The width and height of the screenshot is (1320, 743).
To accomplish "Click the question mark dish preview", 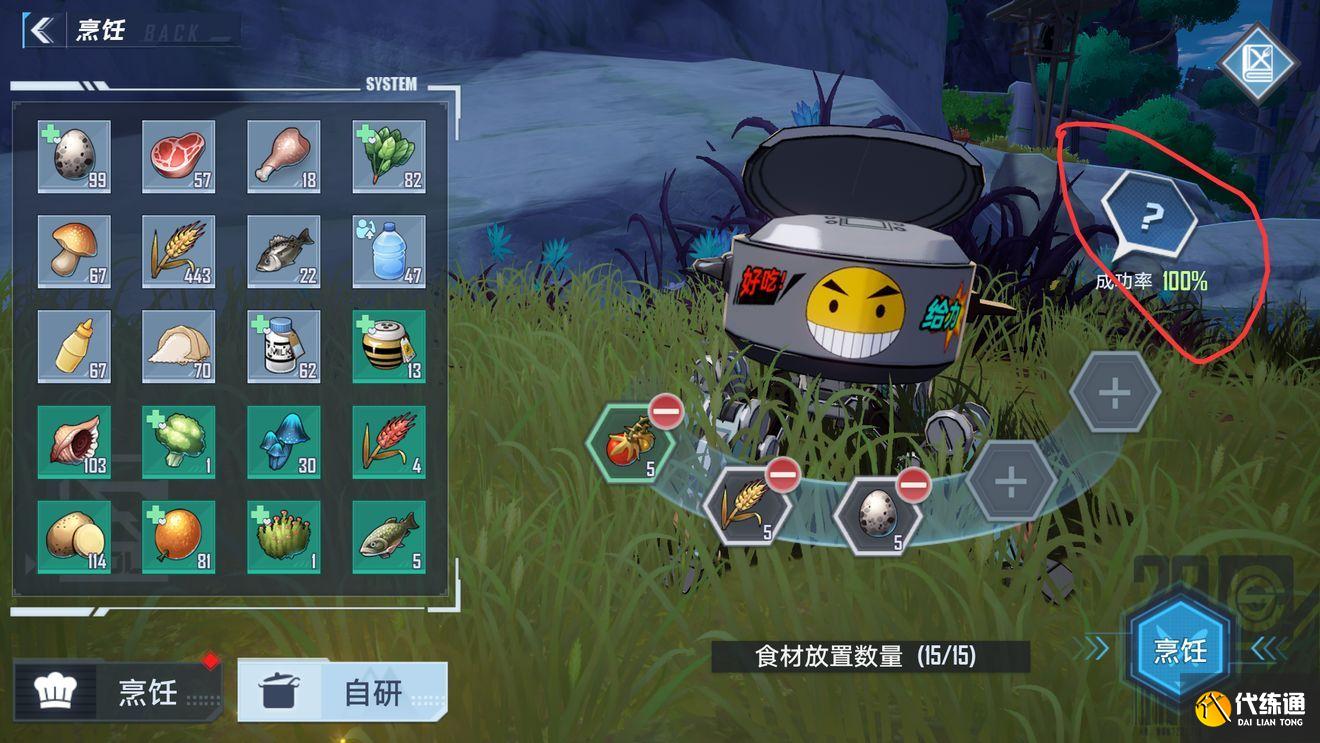I will [1150, 215].
